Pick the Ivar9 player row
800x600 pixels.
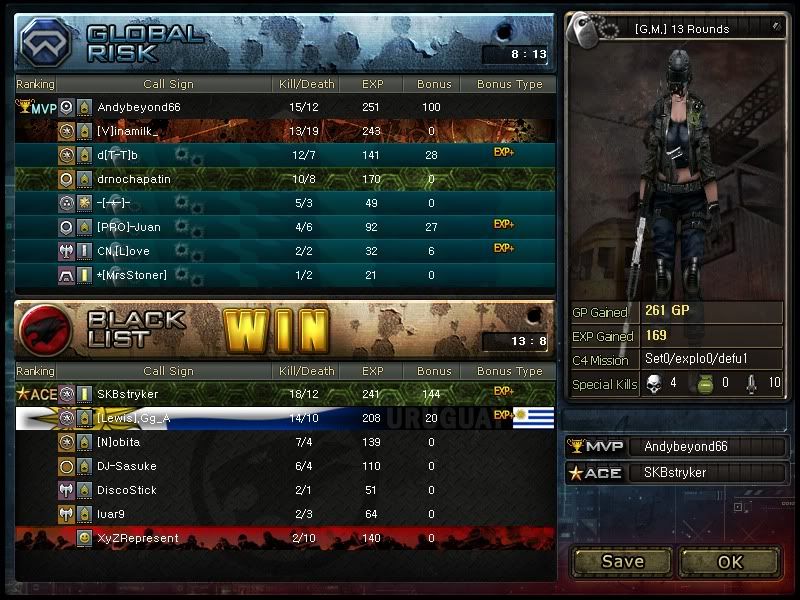pyautogui.click(x=285, y=514)
